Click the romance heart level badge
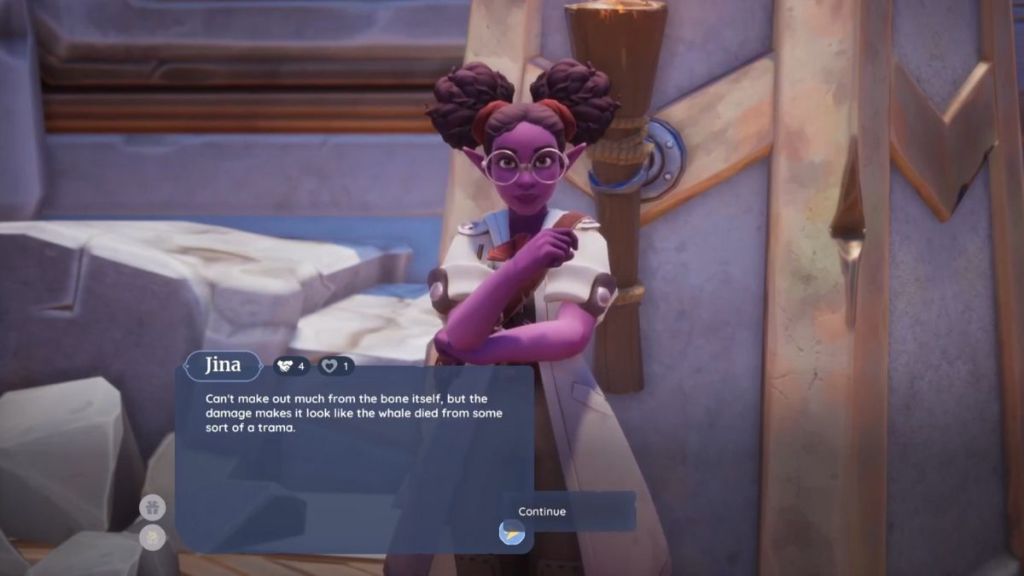Image resolution: width=1024 pixels, height=576 pixels. coord(336,366)
